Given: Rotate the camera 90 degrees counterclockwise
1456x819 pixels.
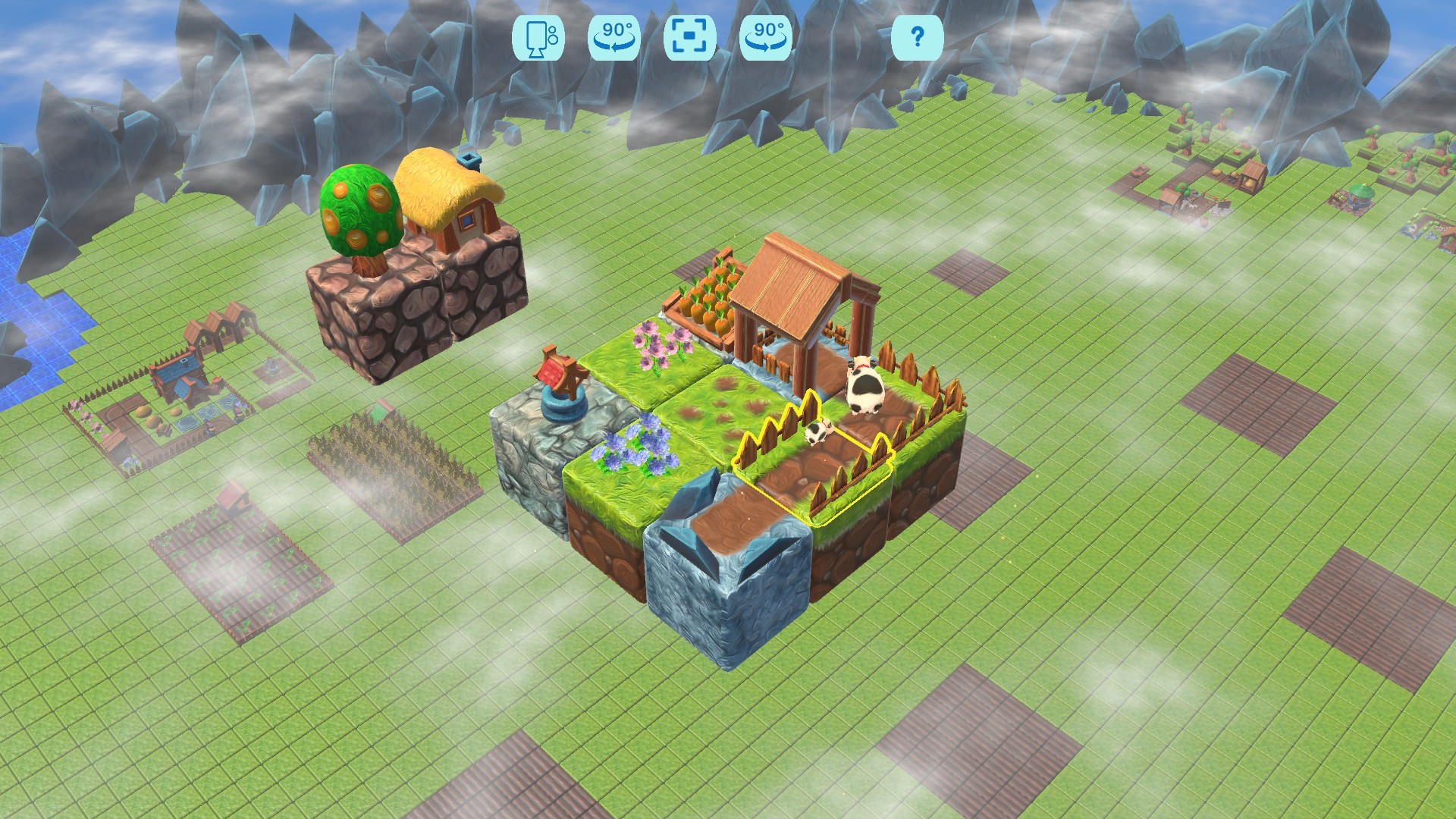Looking at the screenshot, I should coord(616,36).
